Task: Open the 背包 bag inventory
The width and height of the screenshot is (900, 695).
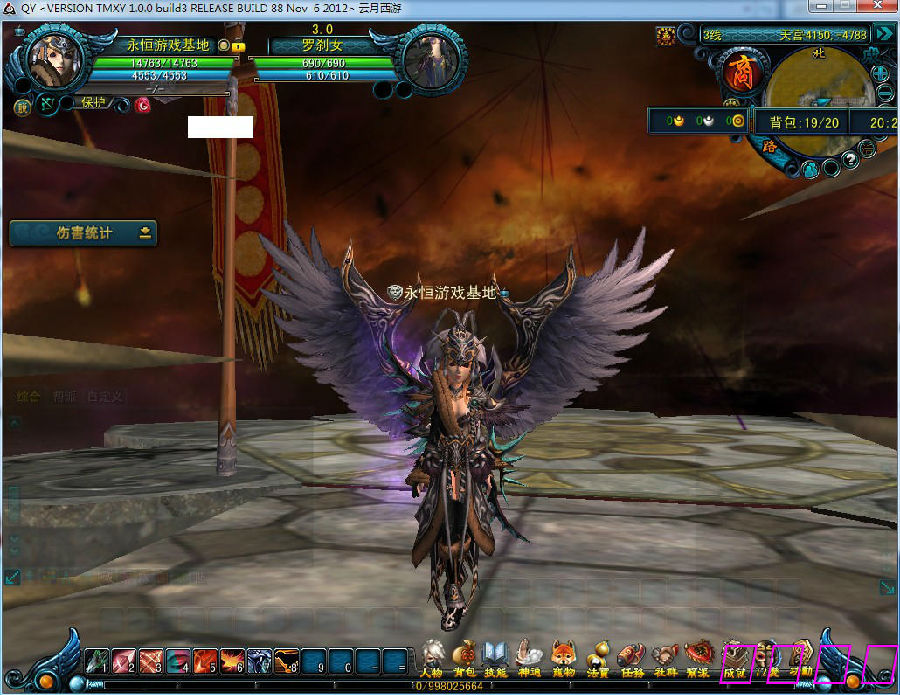Action: (x=464, y=656)
